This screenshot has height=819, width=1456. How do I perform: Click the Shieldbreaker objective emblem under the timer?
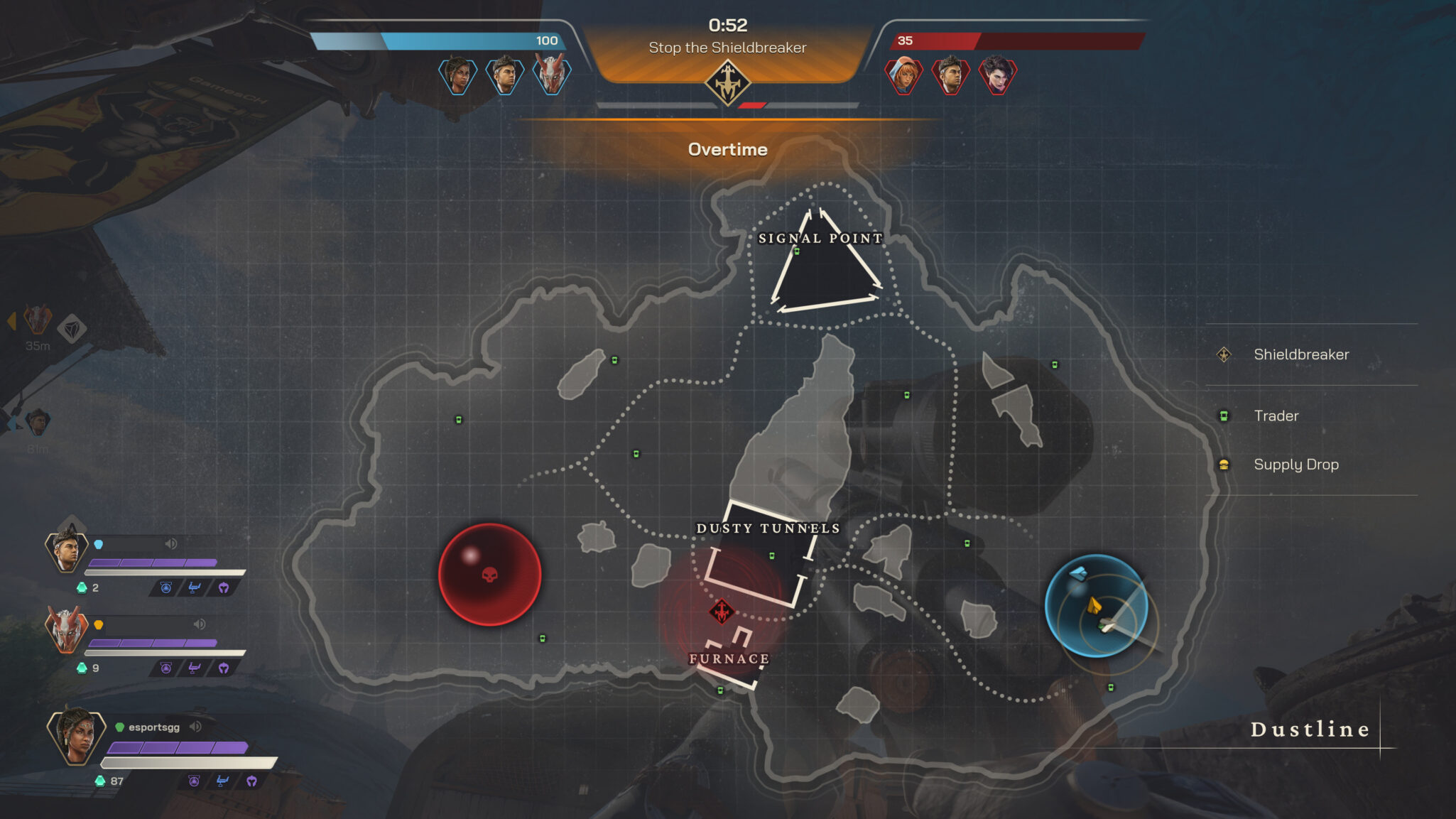(x=727, y=83)
